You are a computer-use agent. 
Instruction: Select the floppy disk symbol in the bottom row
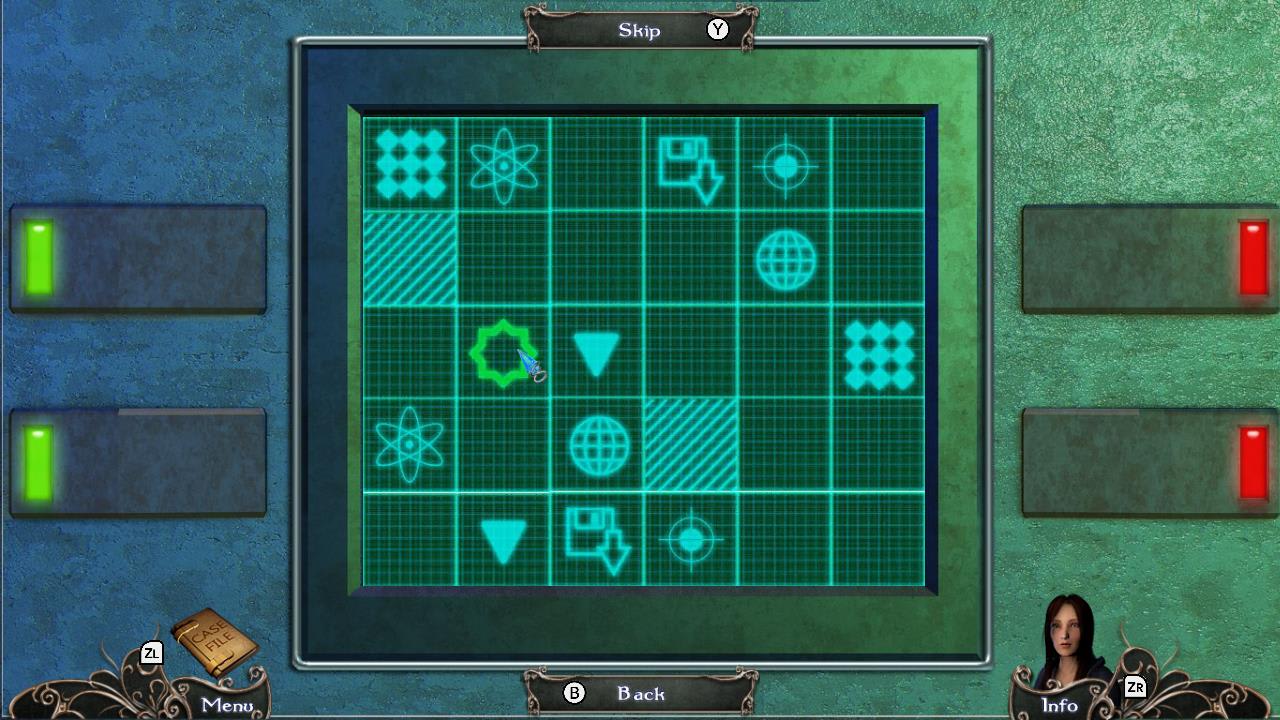597,539
